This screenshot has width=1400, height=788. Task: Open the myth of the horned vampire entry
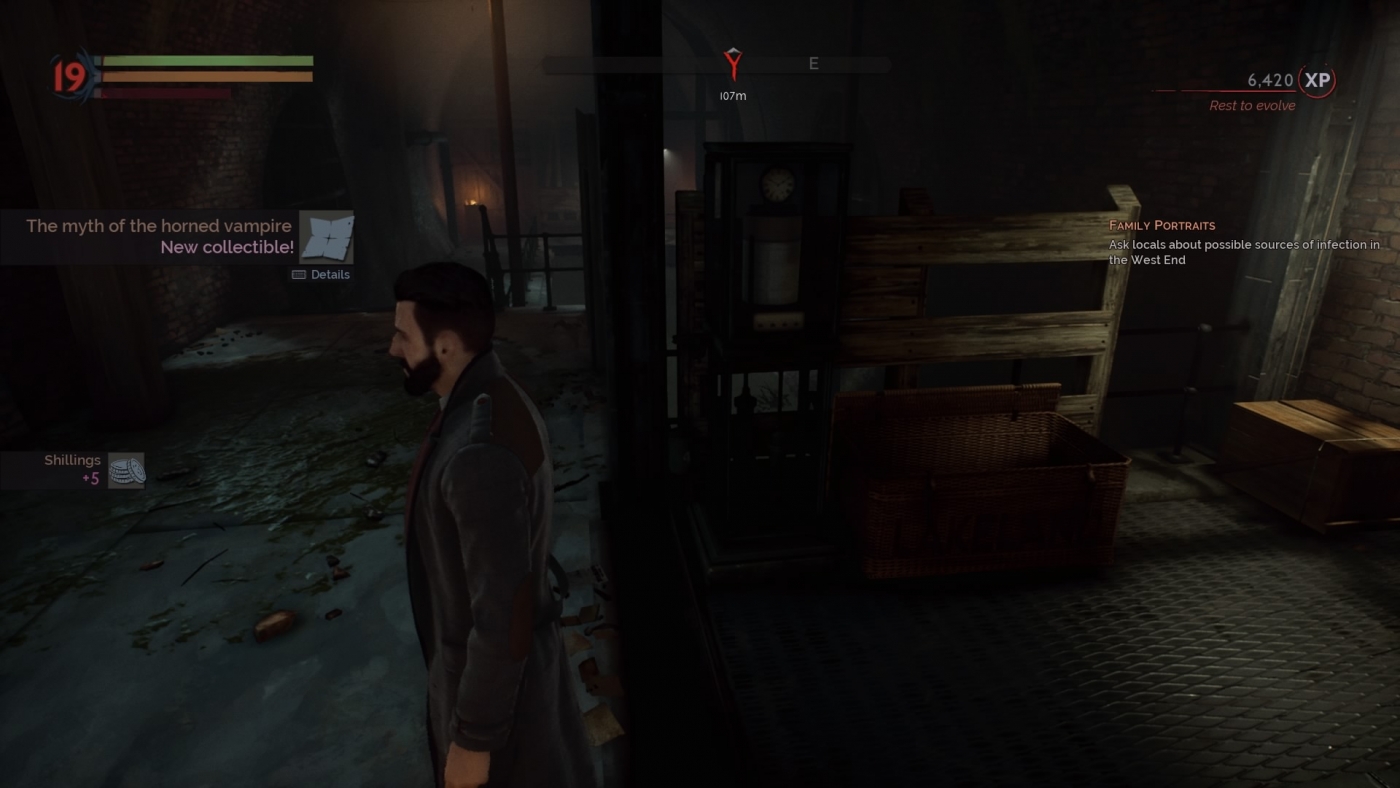tap(160, 225)
